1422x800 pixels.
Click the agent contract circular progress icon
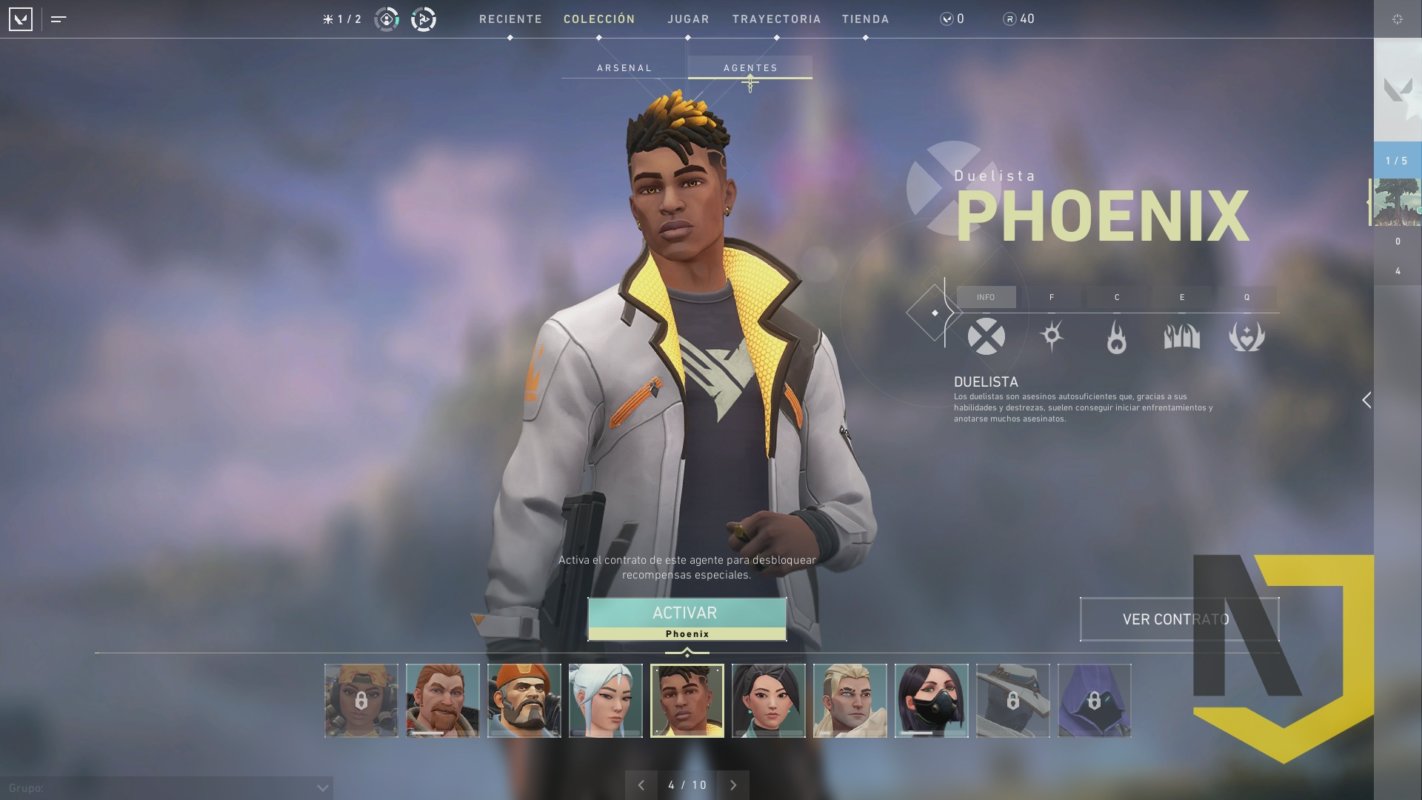[x=421, y=17]
